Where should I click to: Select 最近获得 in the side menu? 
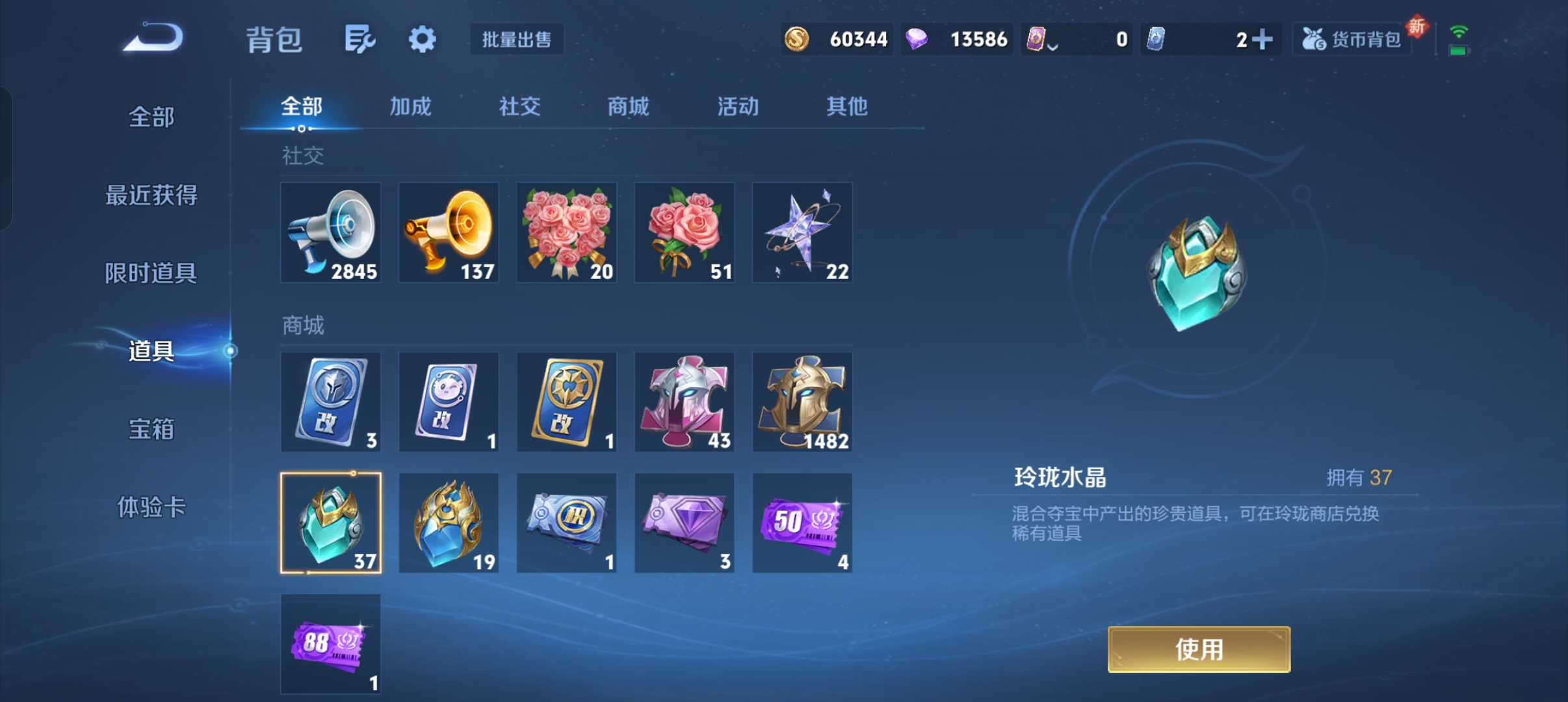tap(151, 195)
